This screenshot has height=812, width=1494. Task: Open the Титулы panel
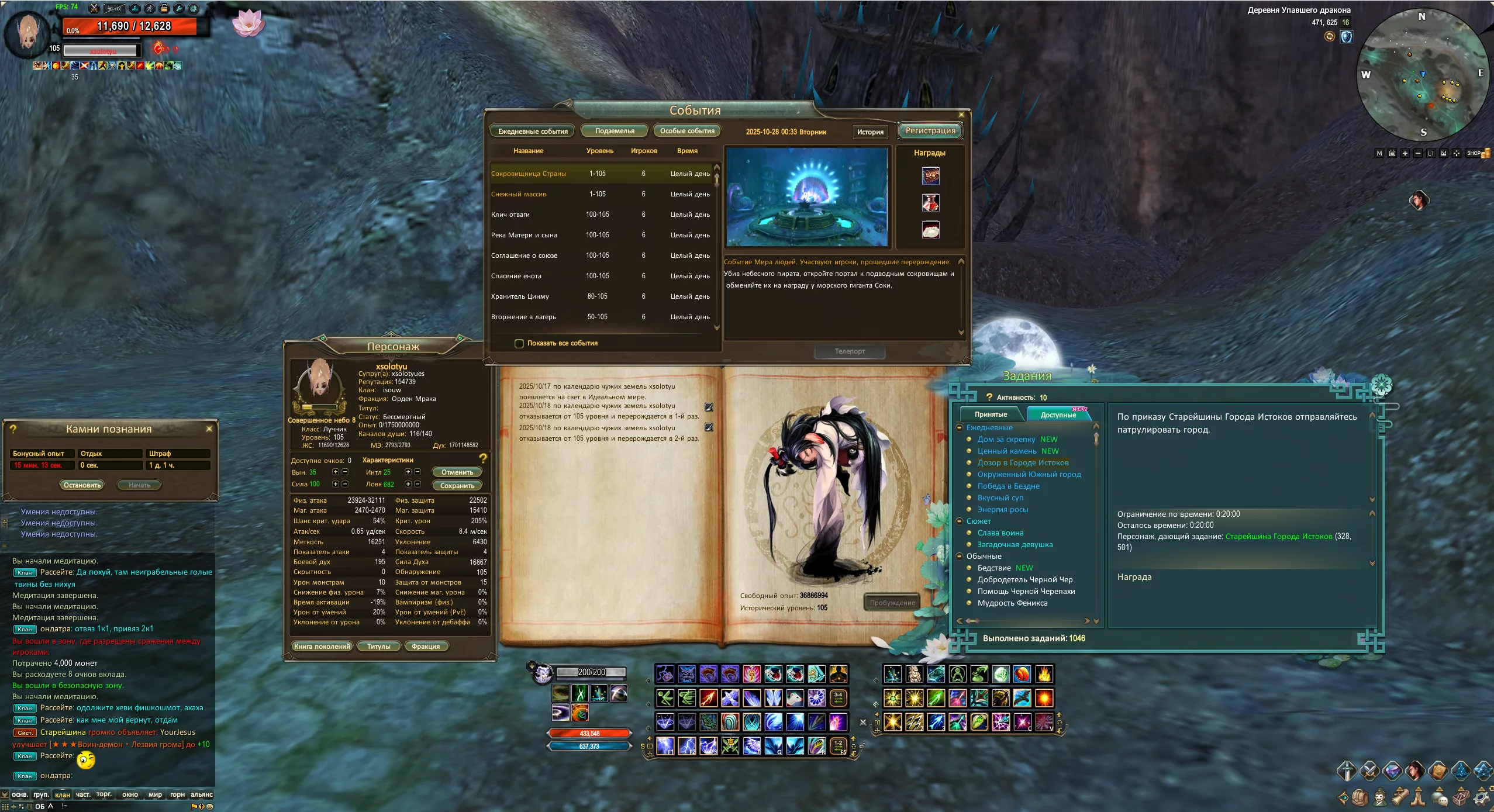coord(378,646)
